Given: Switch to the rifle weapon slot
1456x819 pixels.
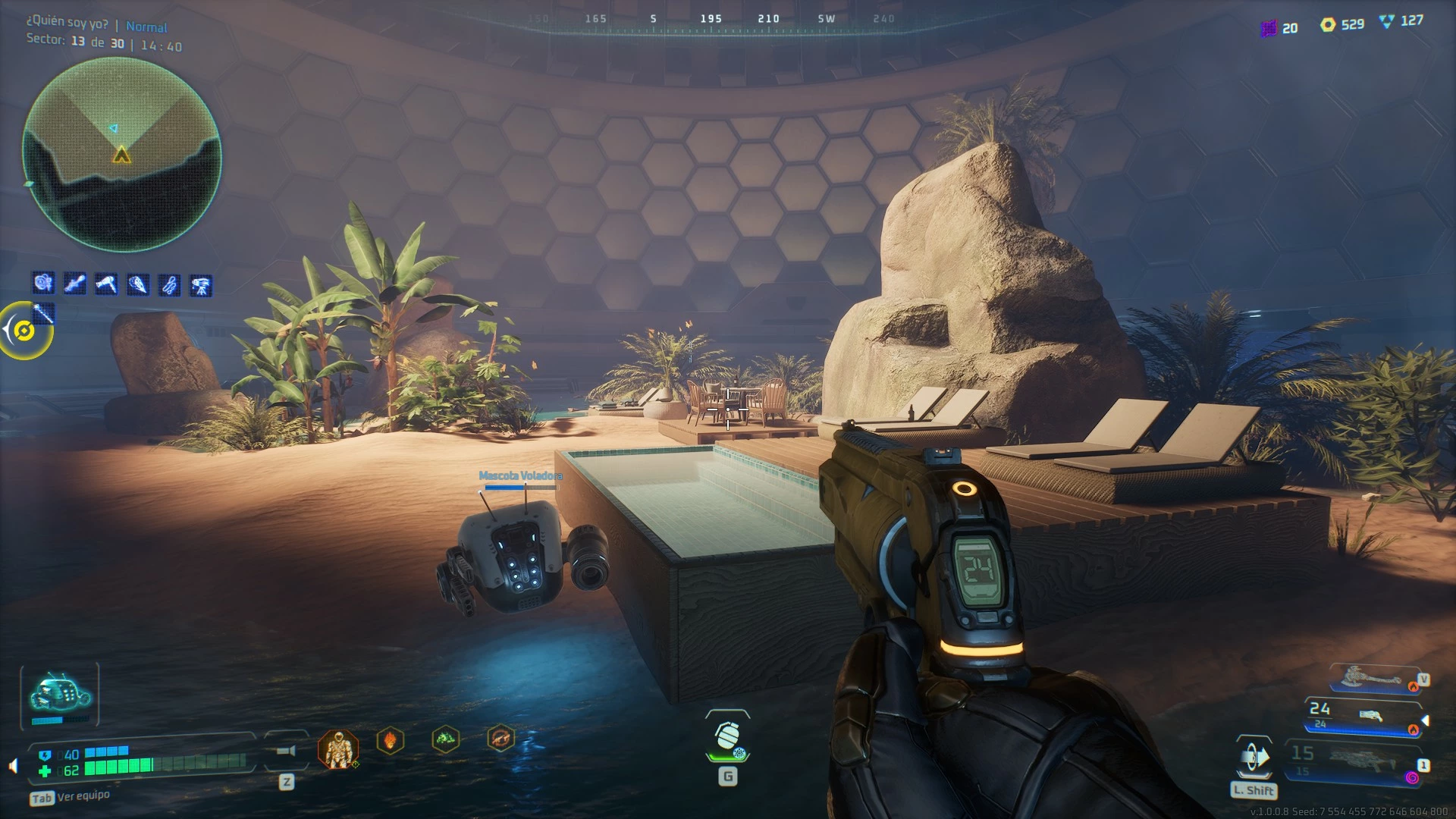Looking at the screenshot, I should (1357, 761).
